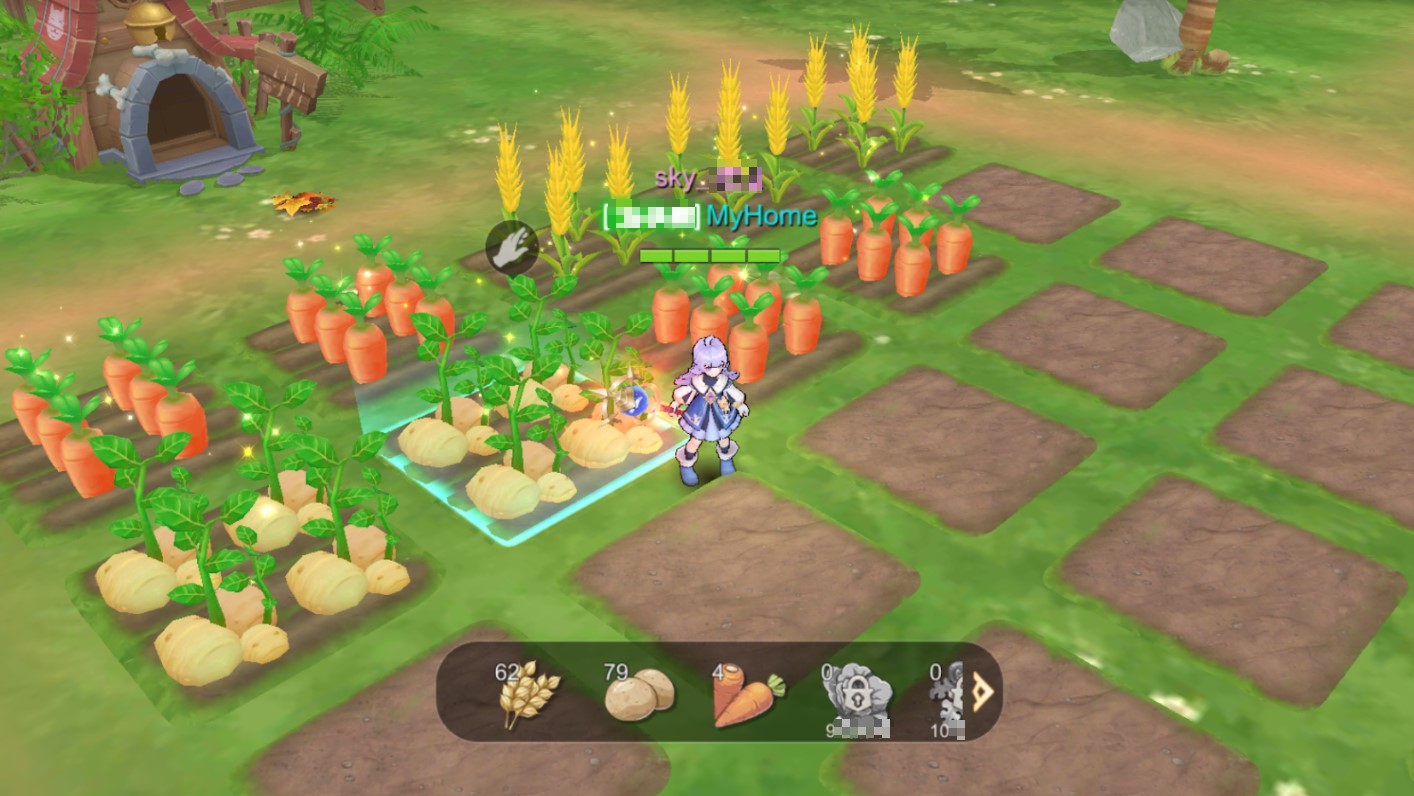The width and height of the screenshot is (1414, 796).
Task: Choose the potato seed slot
Action: click(x=637, y=692)
